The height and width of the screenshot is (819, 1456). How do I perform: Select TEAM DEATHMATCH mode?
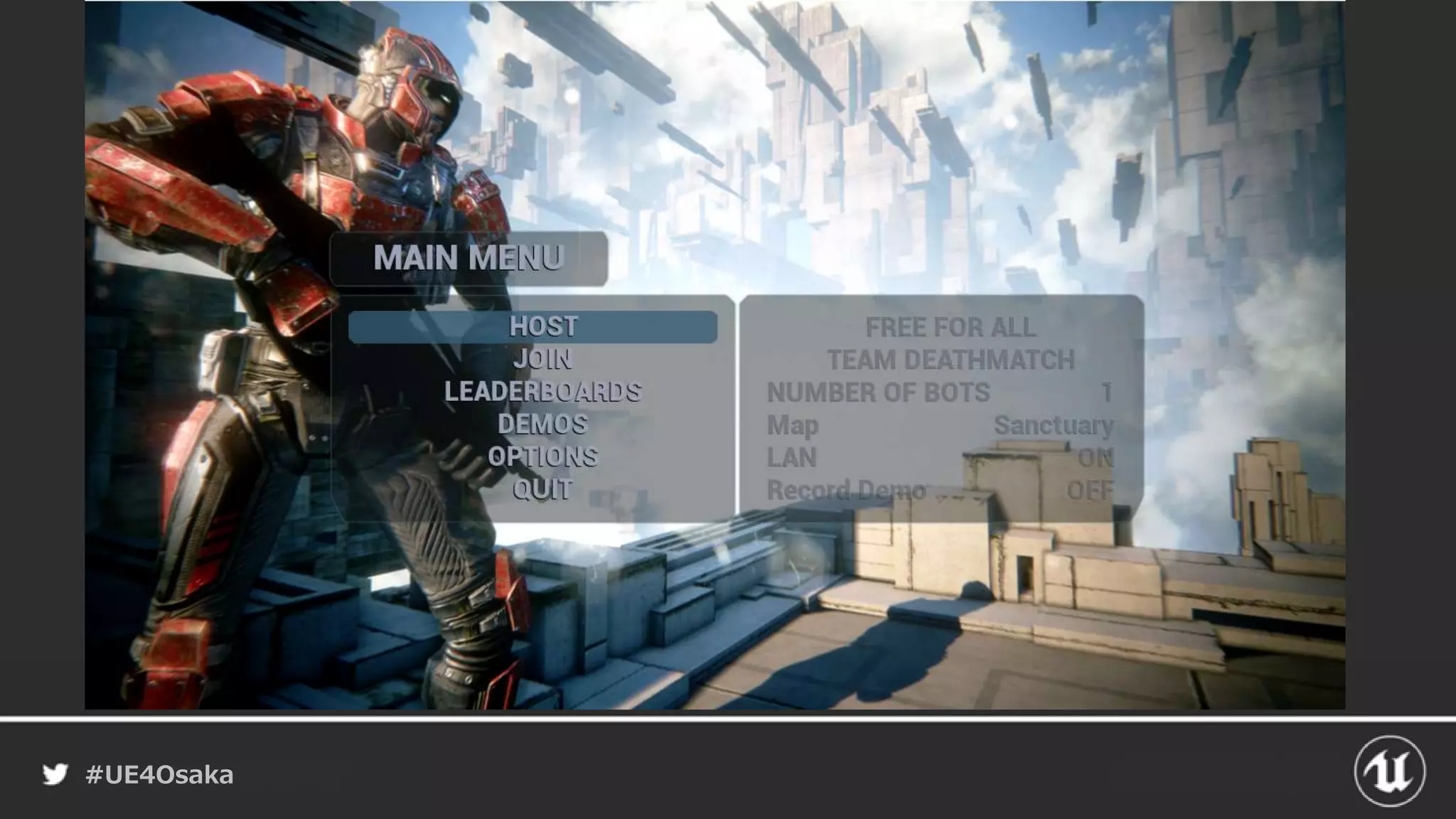950,360
